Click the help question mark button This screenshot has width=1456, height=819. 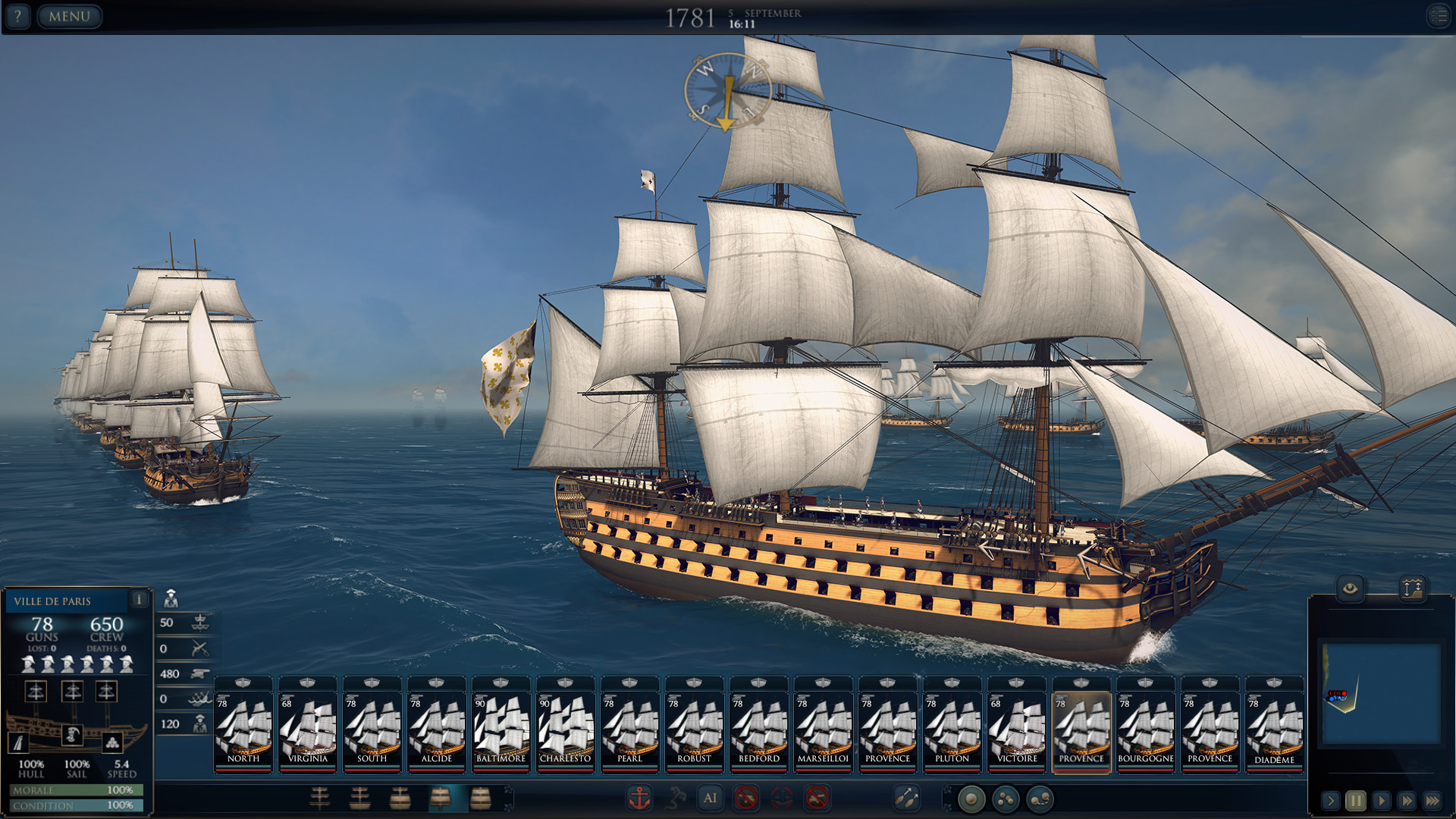click(17, 16)
